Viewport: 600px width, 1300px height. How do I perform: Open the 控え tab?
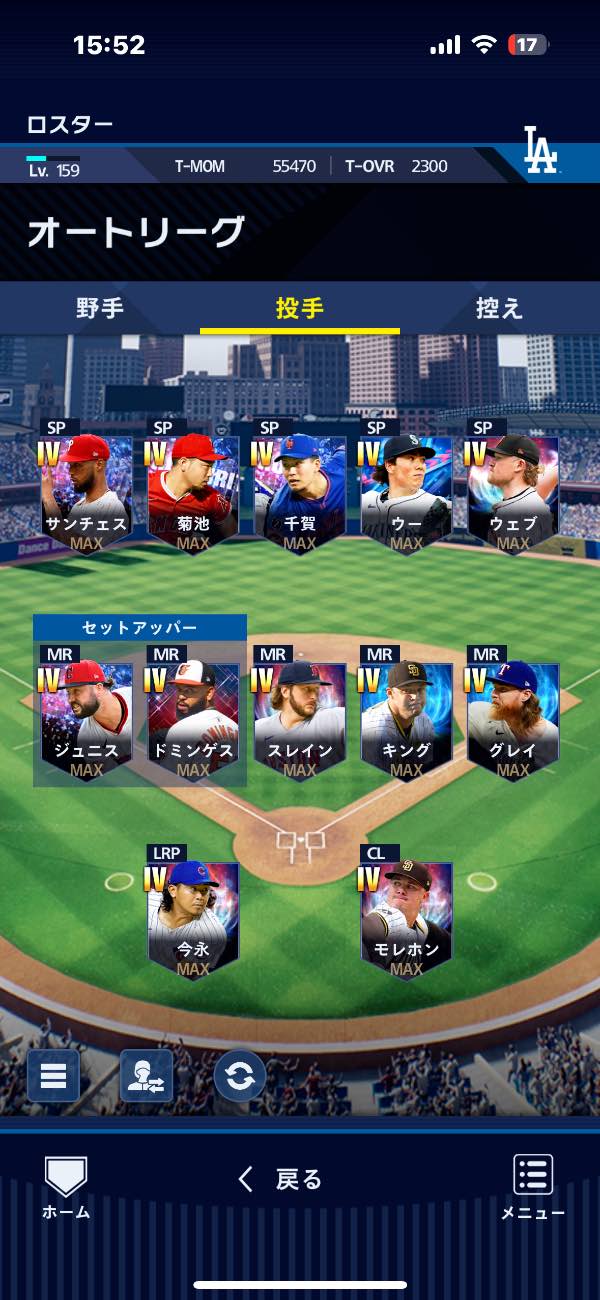click(x=499, y=308)
